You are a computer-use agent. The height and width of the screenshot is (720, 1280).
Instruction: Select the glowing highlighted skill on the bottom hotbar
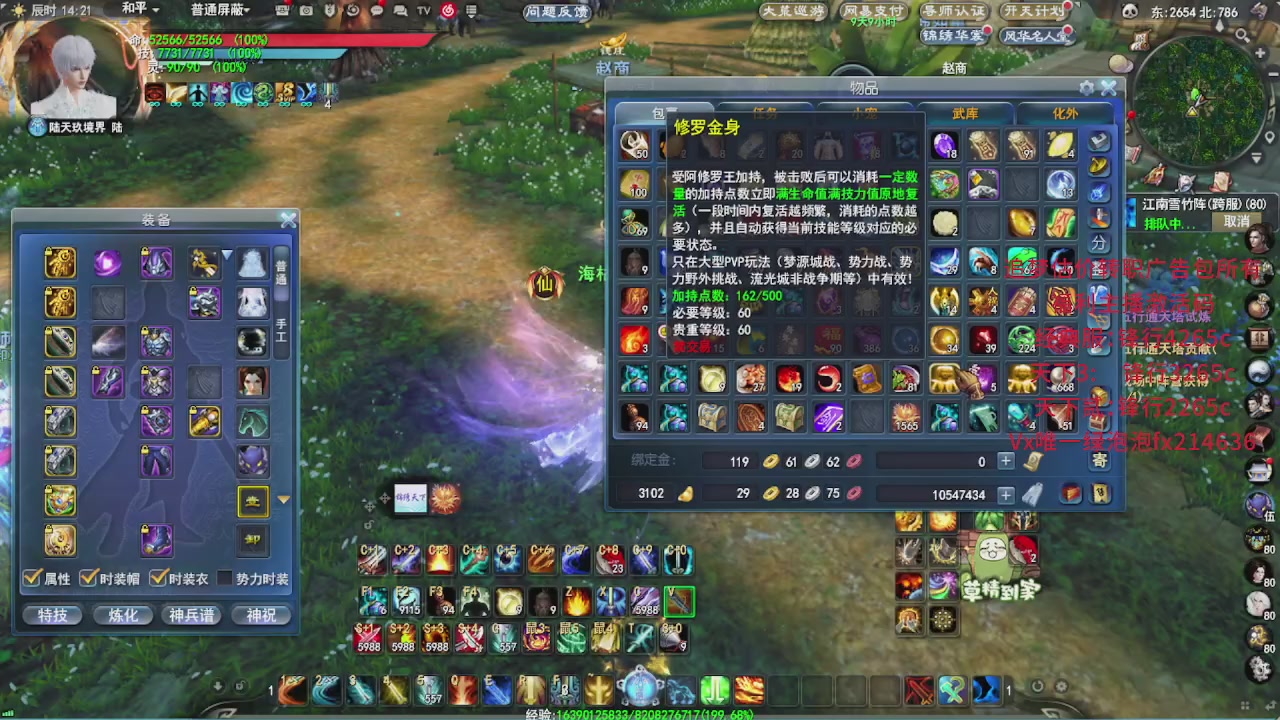point(678,601)
